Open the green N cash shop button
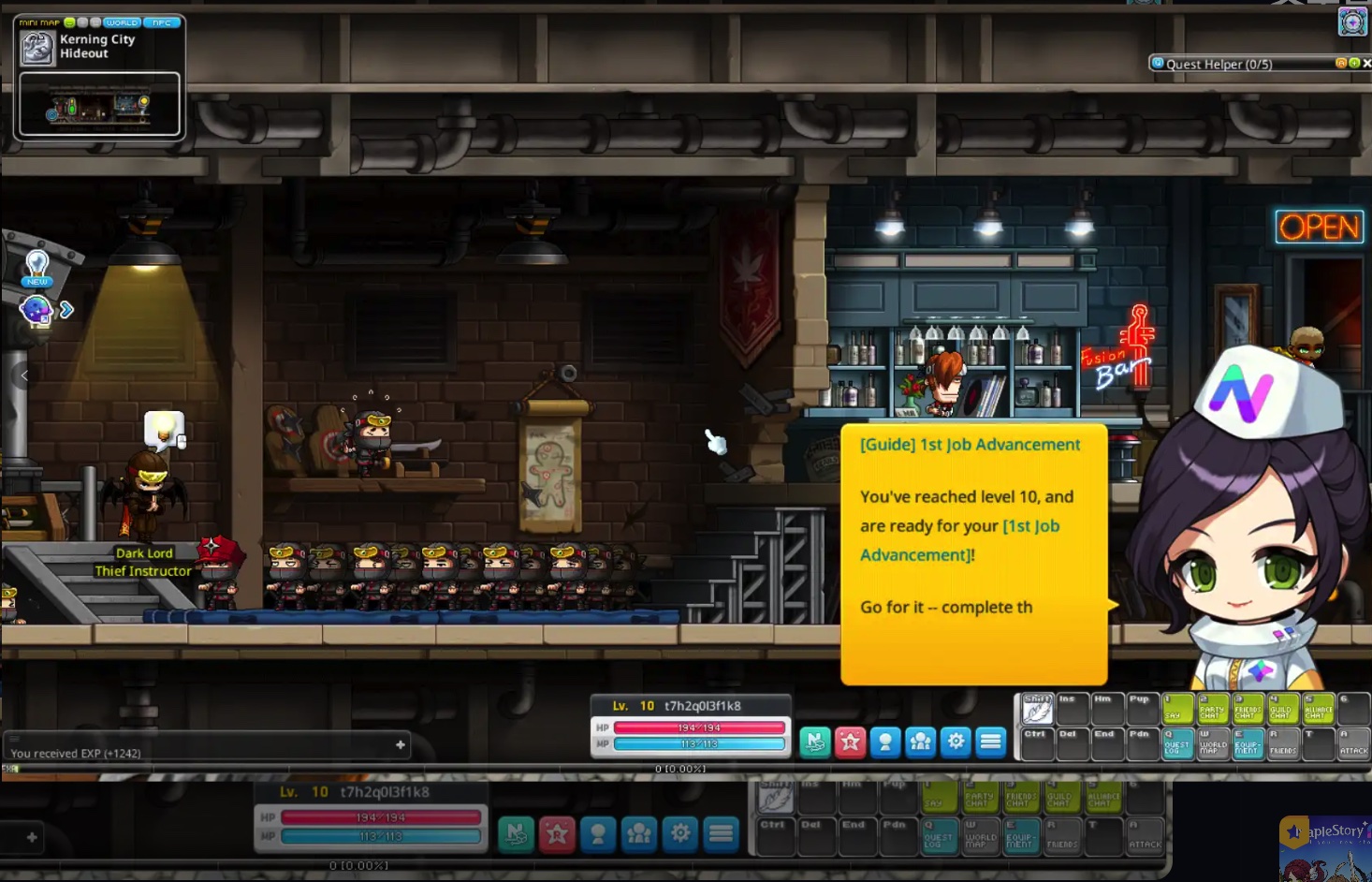1372x882 pixels. (x=815, y=742)
